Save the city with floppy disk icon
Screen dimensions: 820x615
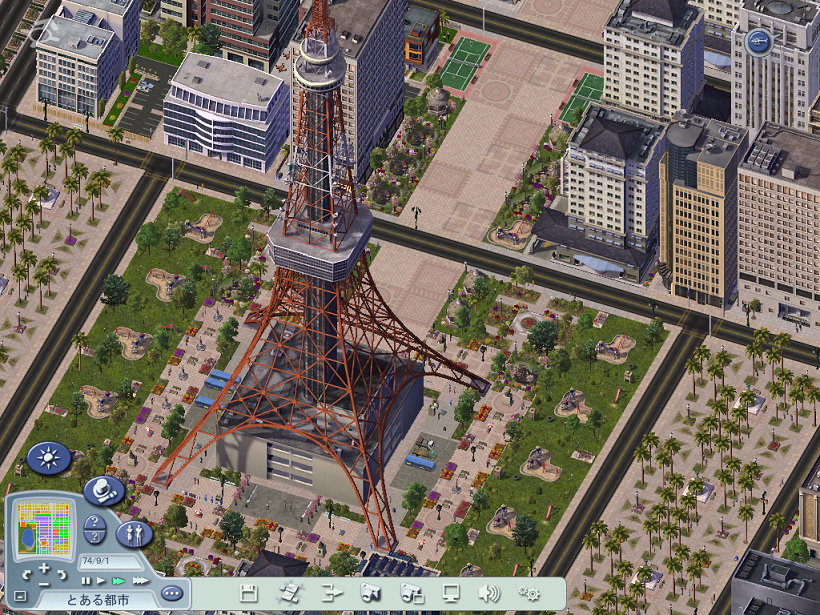(249, 593)
